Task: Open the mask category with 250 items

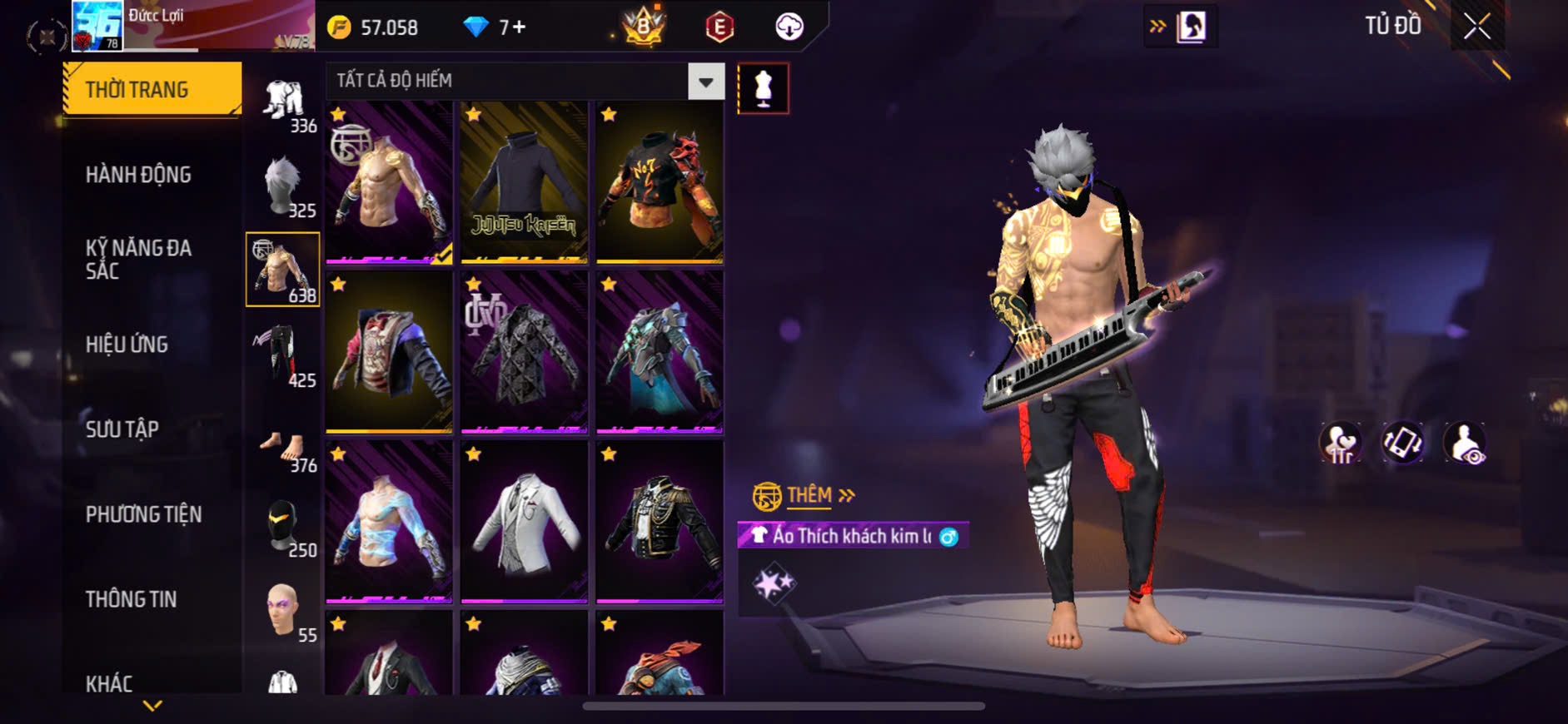Action: [283, 526]
